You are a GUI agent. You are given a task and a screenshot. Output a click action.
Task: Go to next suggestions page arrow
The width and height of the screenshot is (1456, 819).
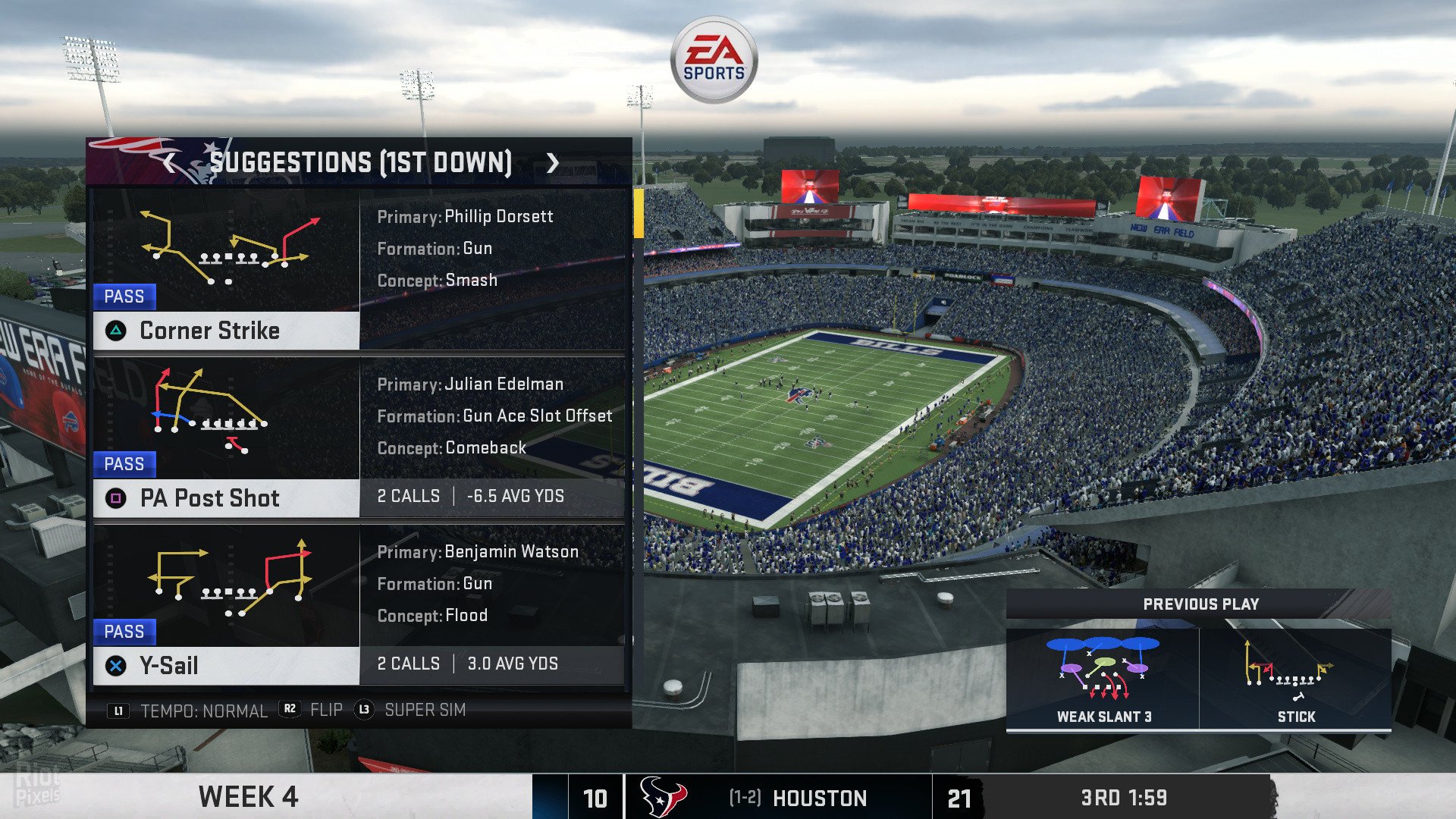[553, 162]
